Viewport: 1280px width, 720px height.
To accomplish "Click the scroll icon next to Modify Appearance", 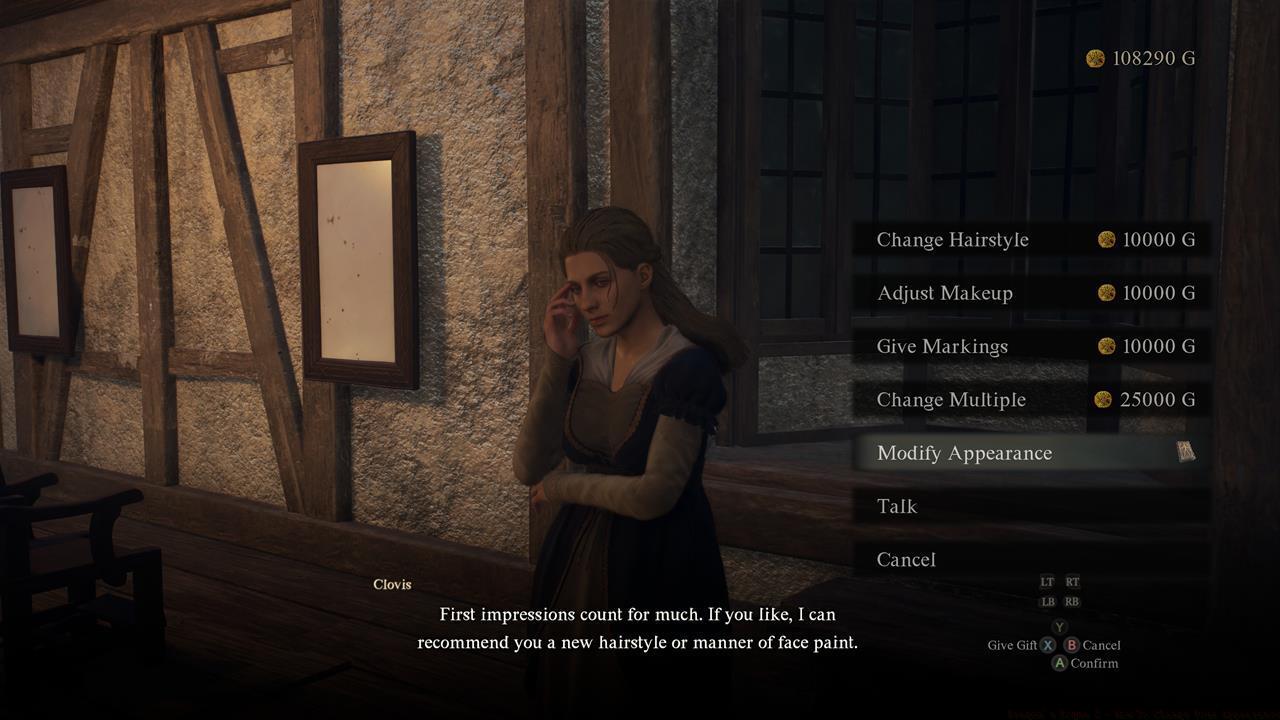I will pyautogui.click(x=1186, y=453).
